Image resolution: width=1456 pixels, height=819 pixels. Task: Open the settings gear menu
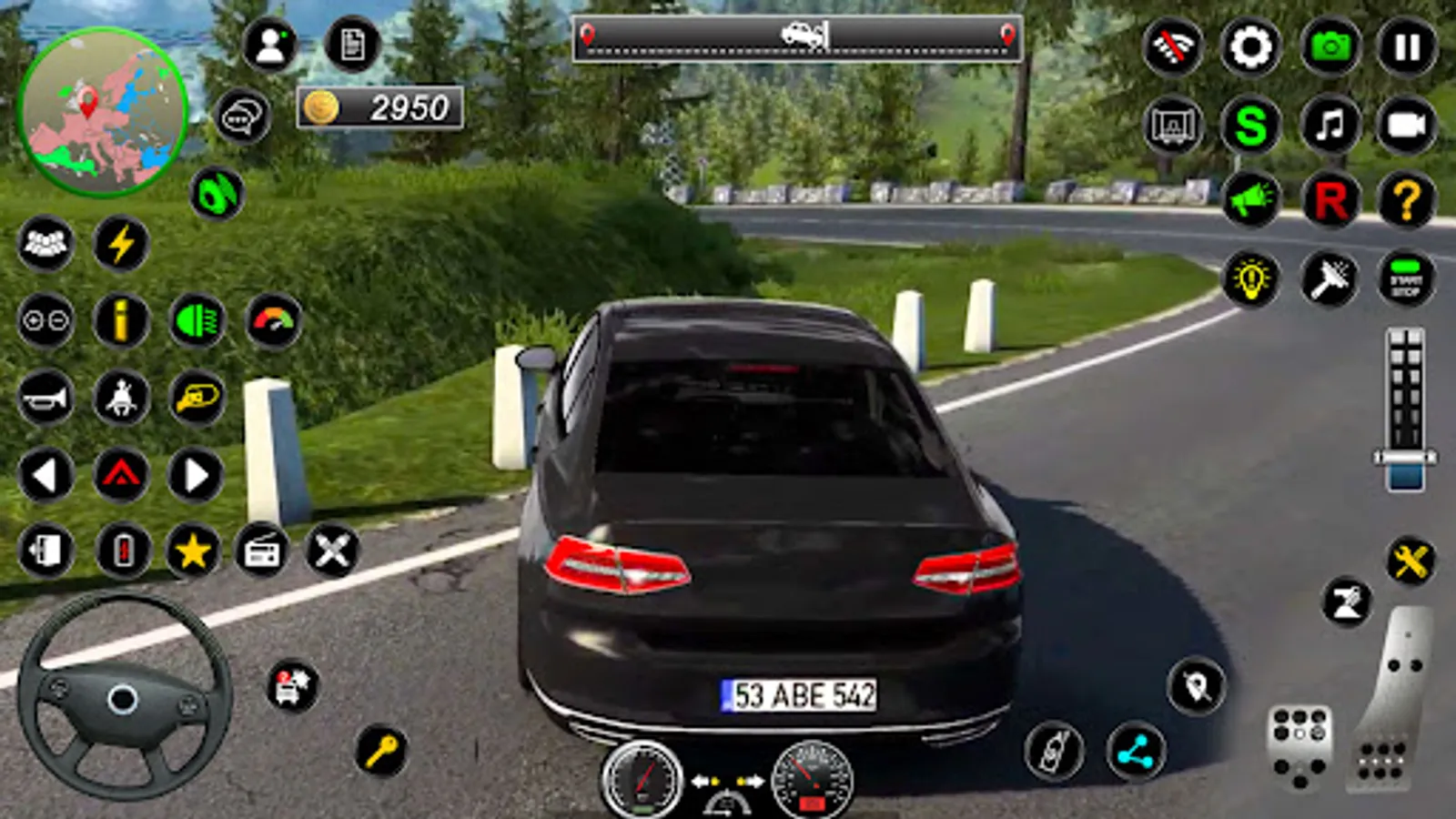pyautogui.click(x=1250, y=46)
